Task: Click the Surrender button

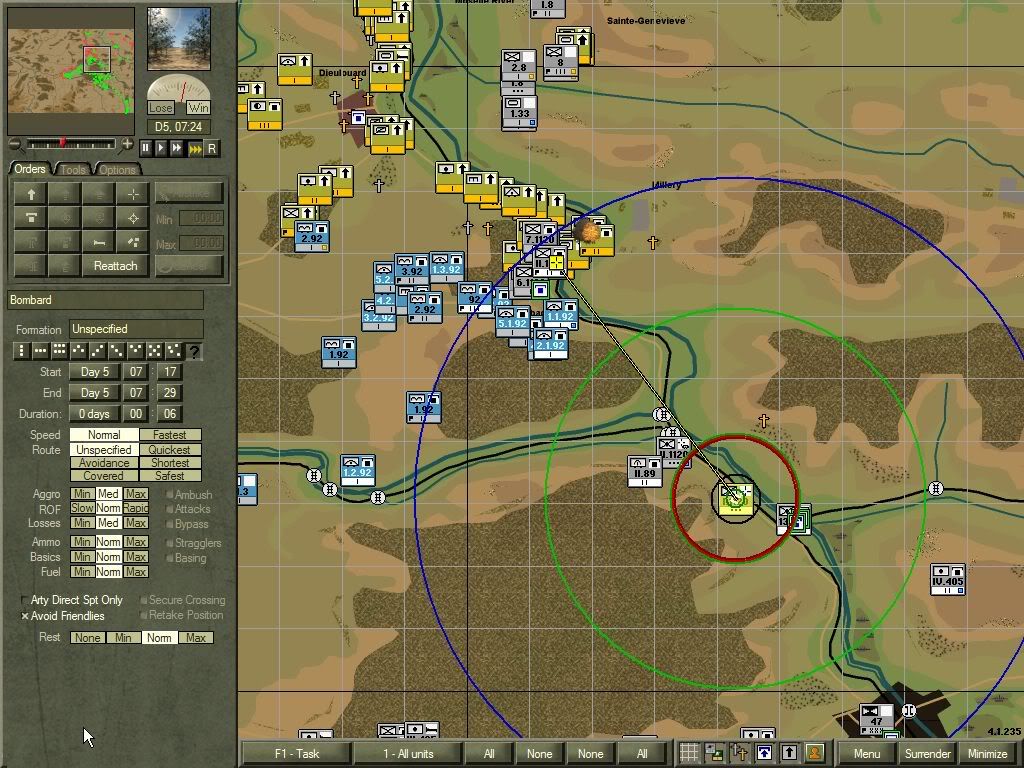Action: (x=927, y=753)
